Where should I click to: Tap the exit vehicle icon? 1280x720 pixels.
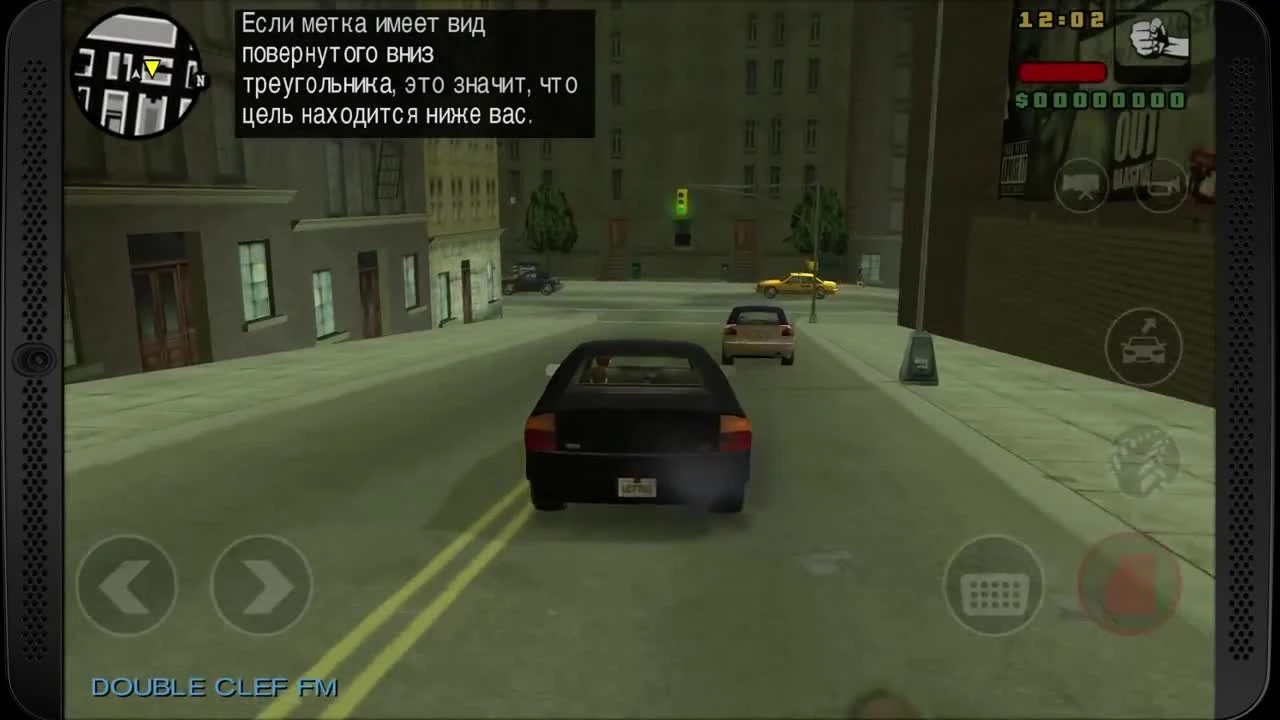(x=1143, y=347)
